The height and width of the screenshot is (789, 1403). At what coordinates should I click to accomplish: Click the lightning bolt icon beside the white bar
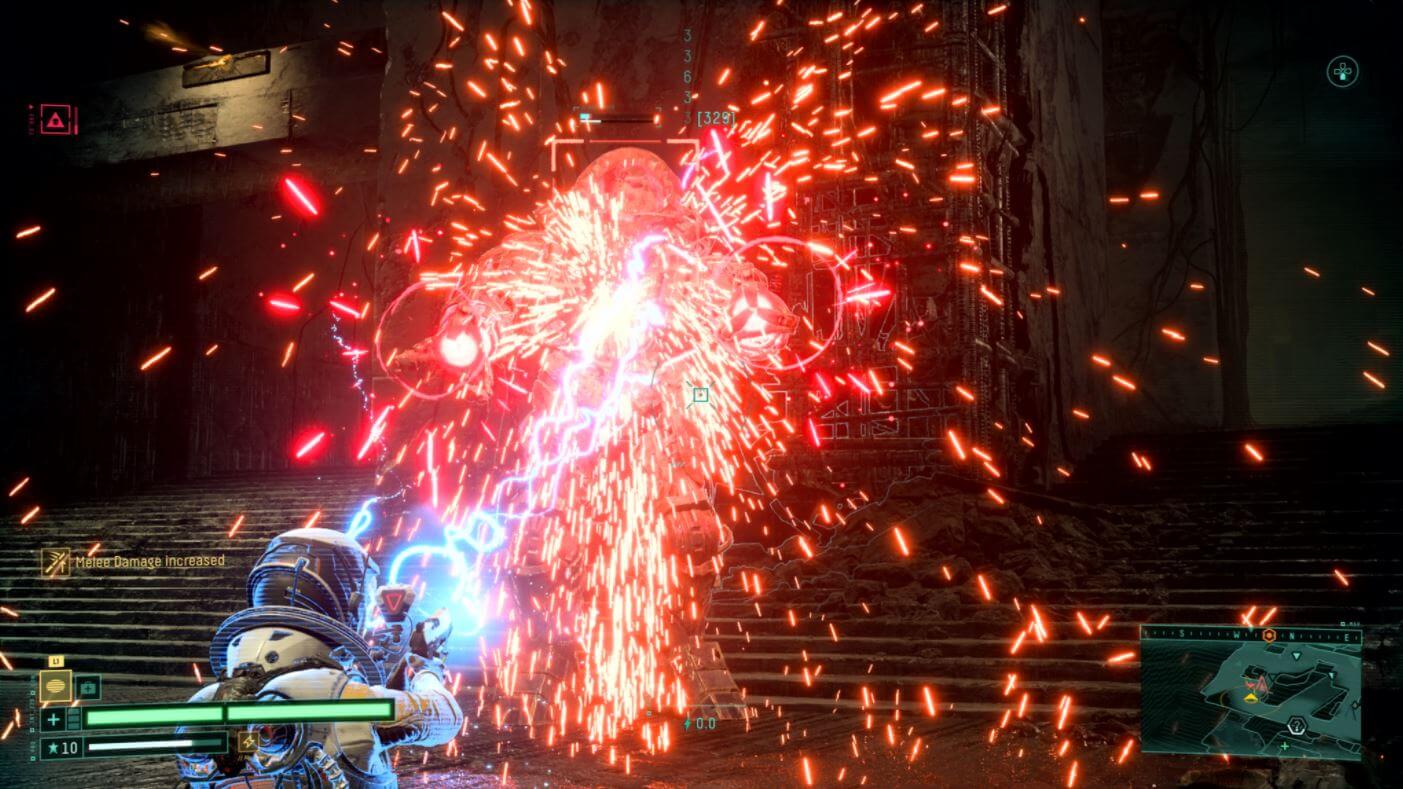click(x=247, y=741)
